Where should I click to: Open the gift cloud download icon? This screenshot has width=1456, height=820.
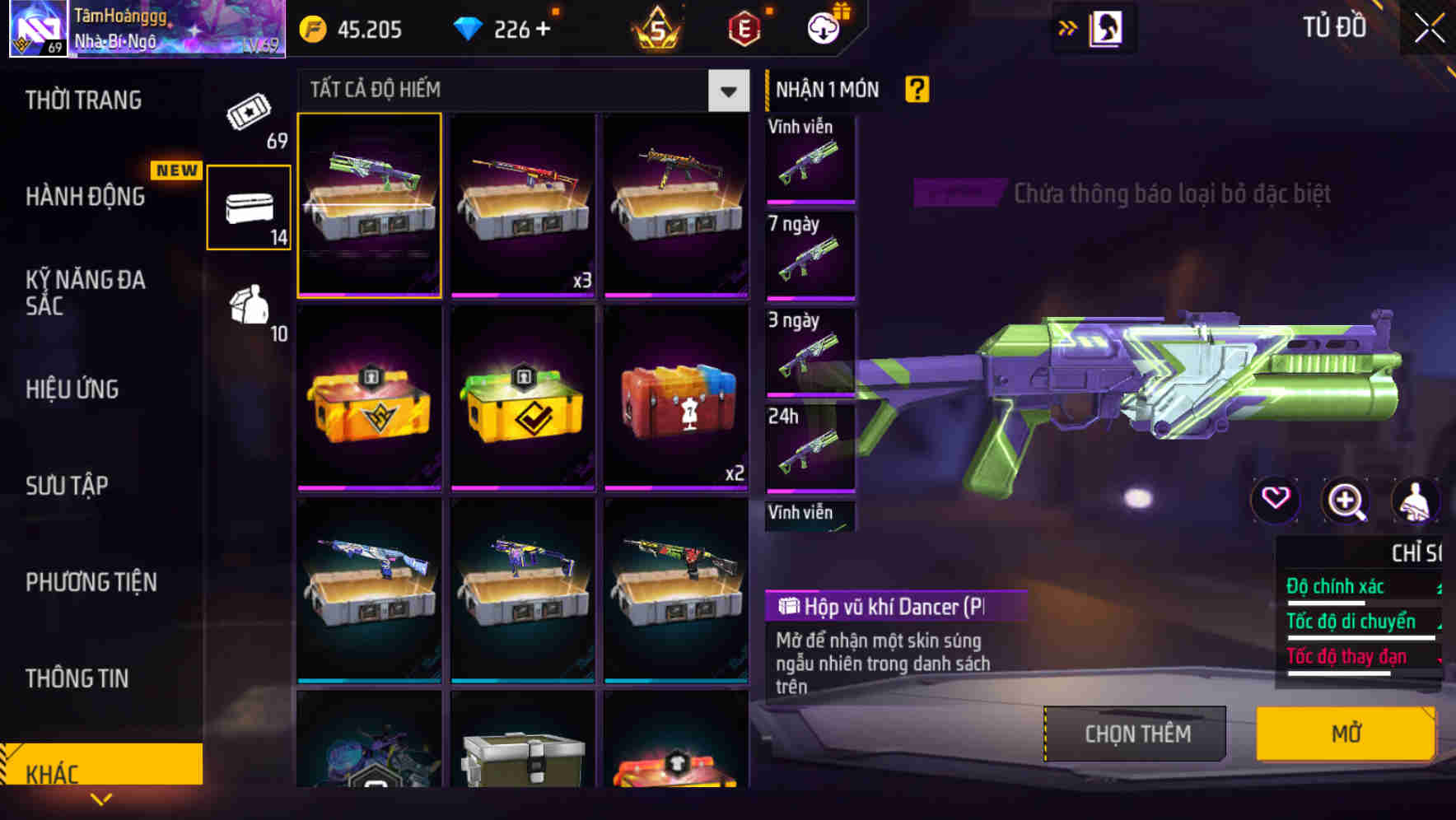[x=821, y=27]
